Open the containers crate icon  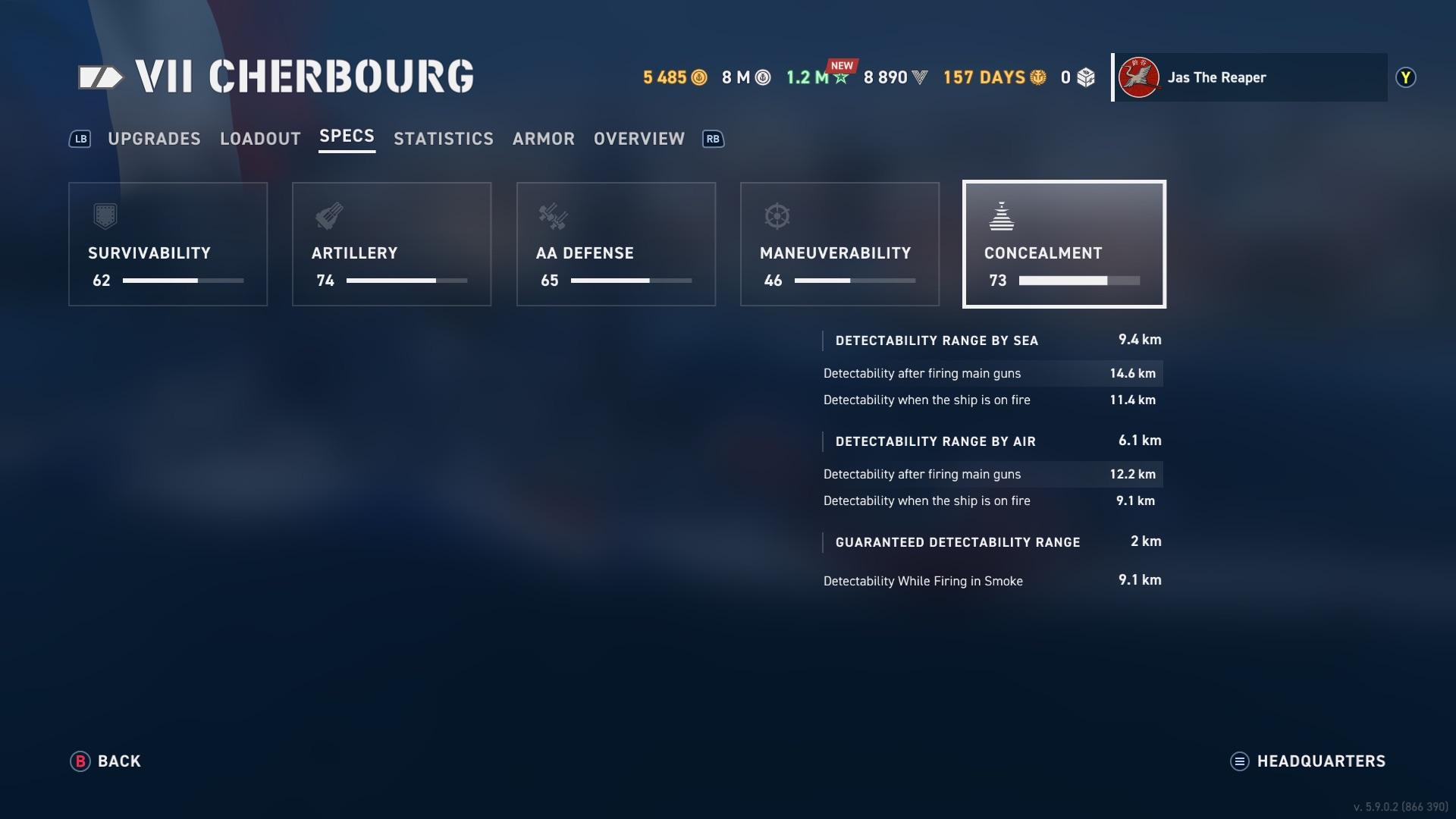(1083, 77)
